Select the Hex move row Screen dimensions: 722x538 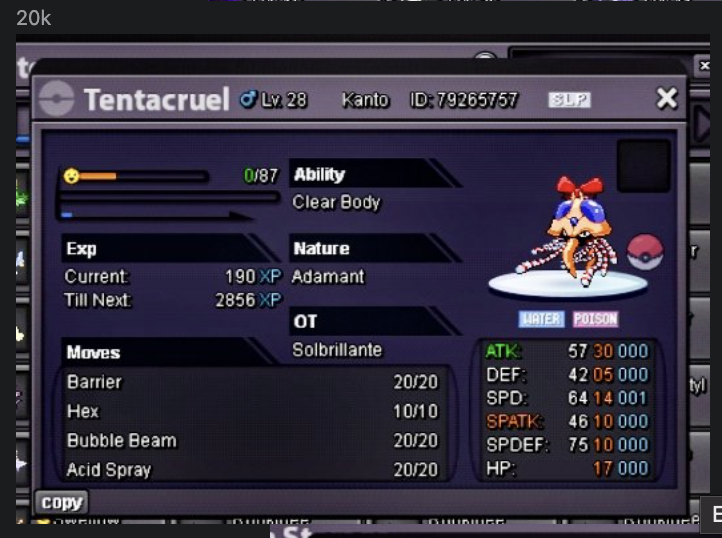(x=252, y=411)
